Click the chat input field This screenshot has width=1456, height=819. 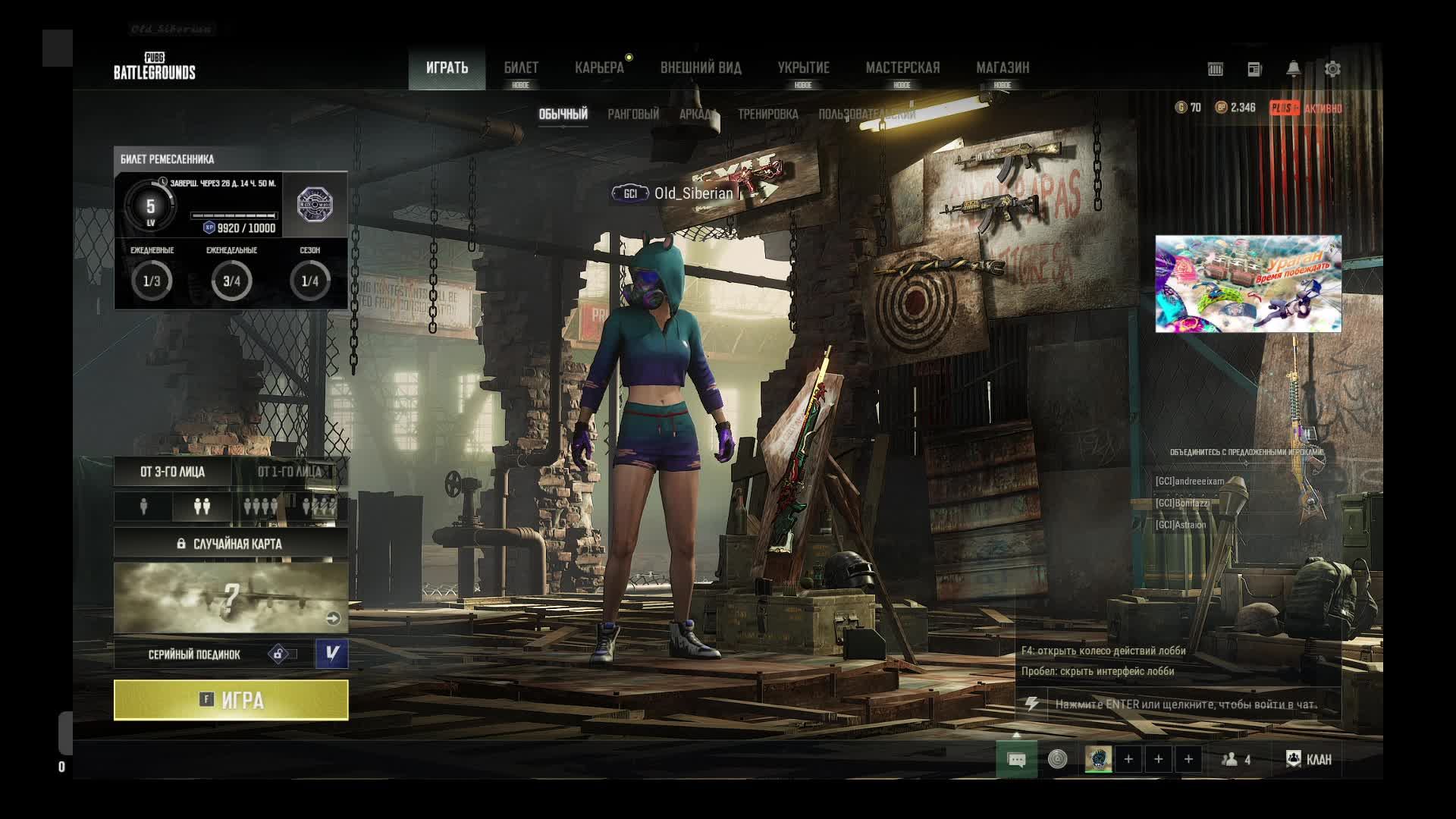1186,704
